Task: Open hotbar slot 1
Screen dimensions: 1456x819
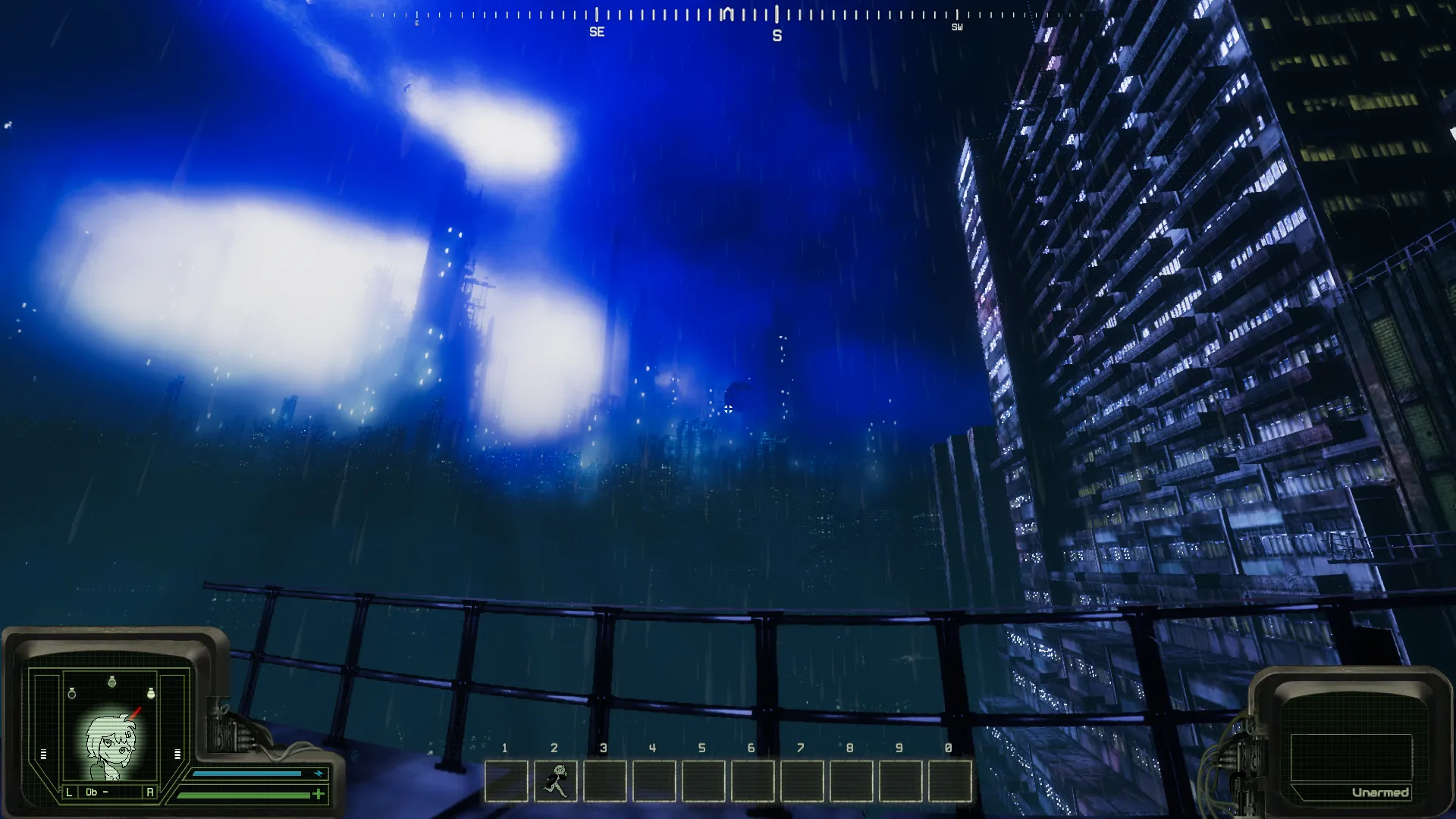Action: [x=507, y=782]
